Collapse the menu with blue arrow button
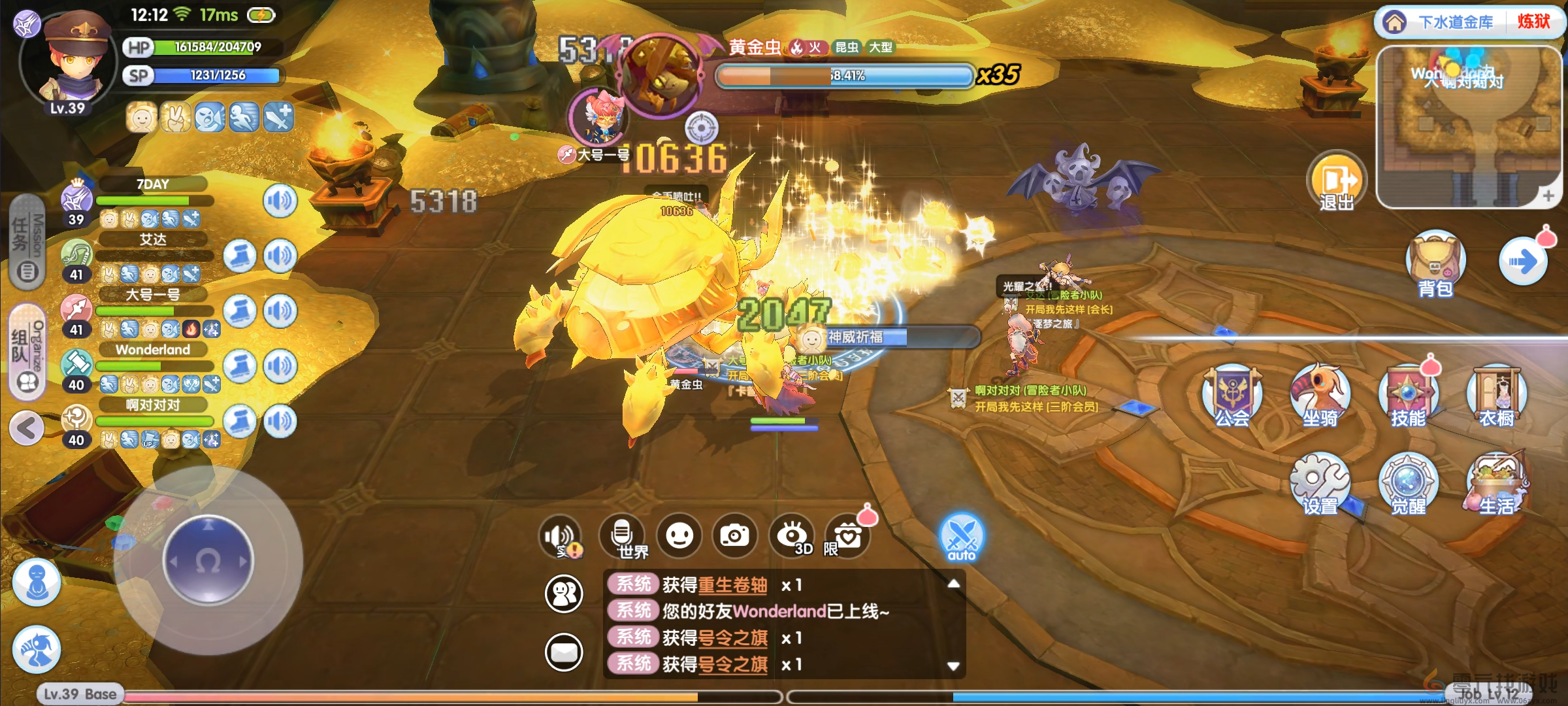The image size is (1568, 706). [1522, 262]
